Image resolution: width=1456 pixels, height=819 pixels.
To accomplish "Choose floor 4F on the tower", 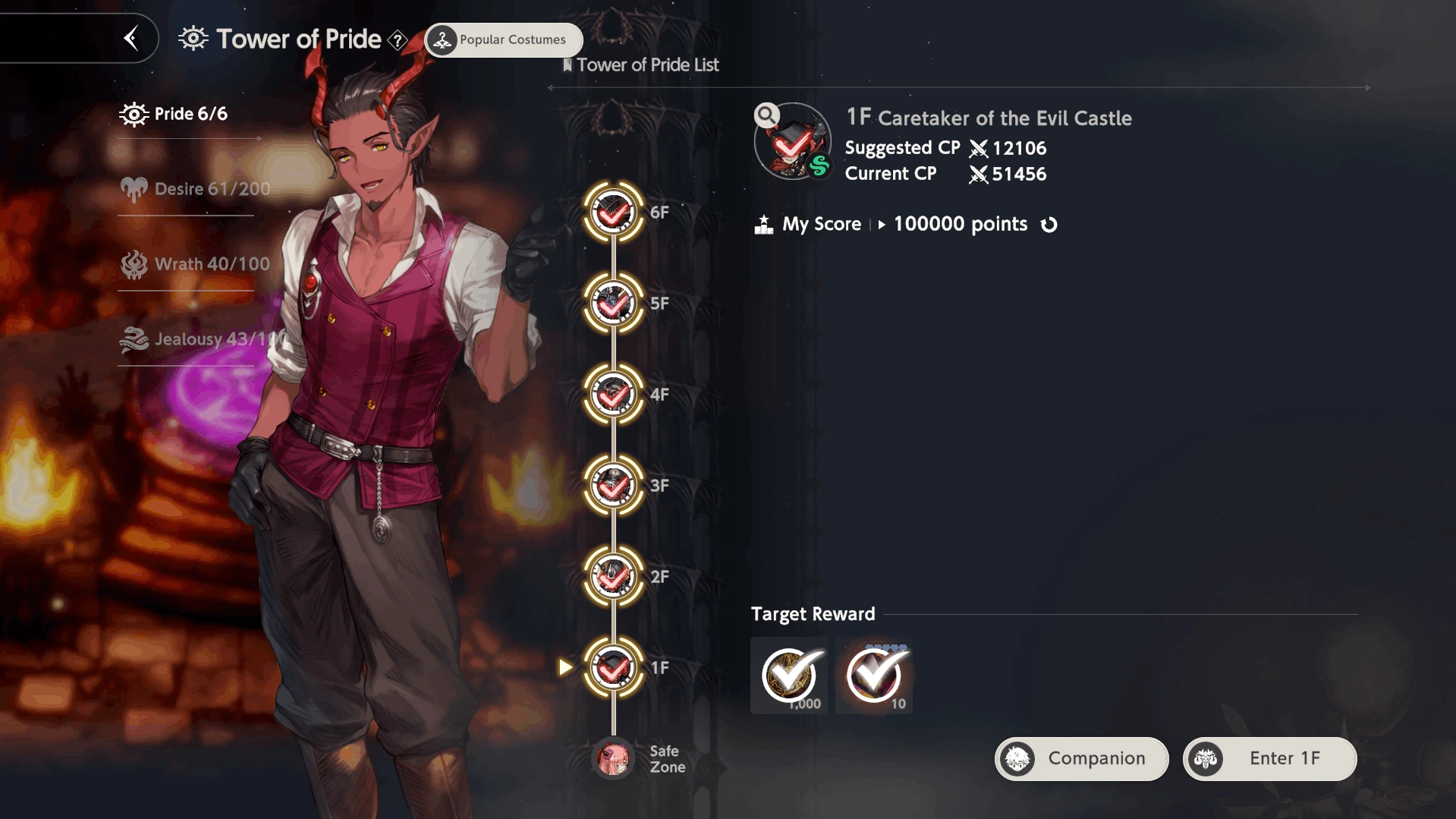I will coord(613,395).
